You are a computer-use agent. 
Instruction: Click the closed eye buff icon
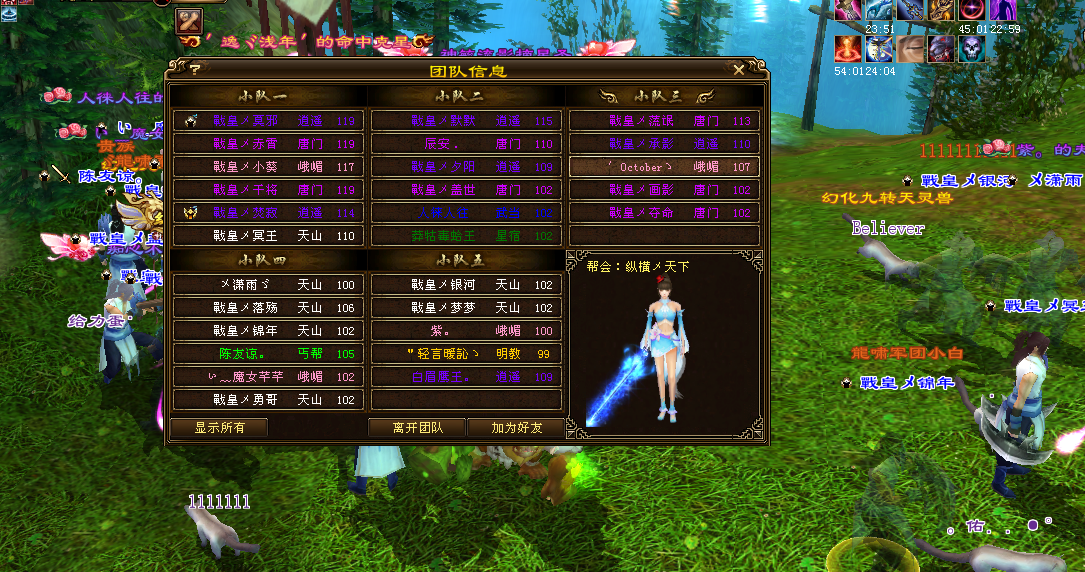pyautogui.click(x=910, y=48)
